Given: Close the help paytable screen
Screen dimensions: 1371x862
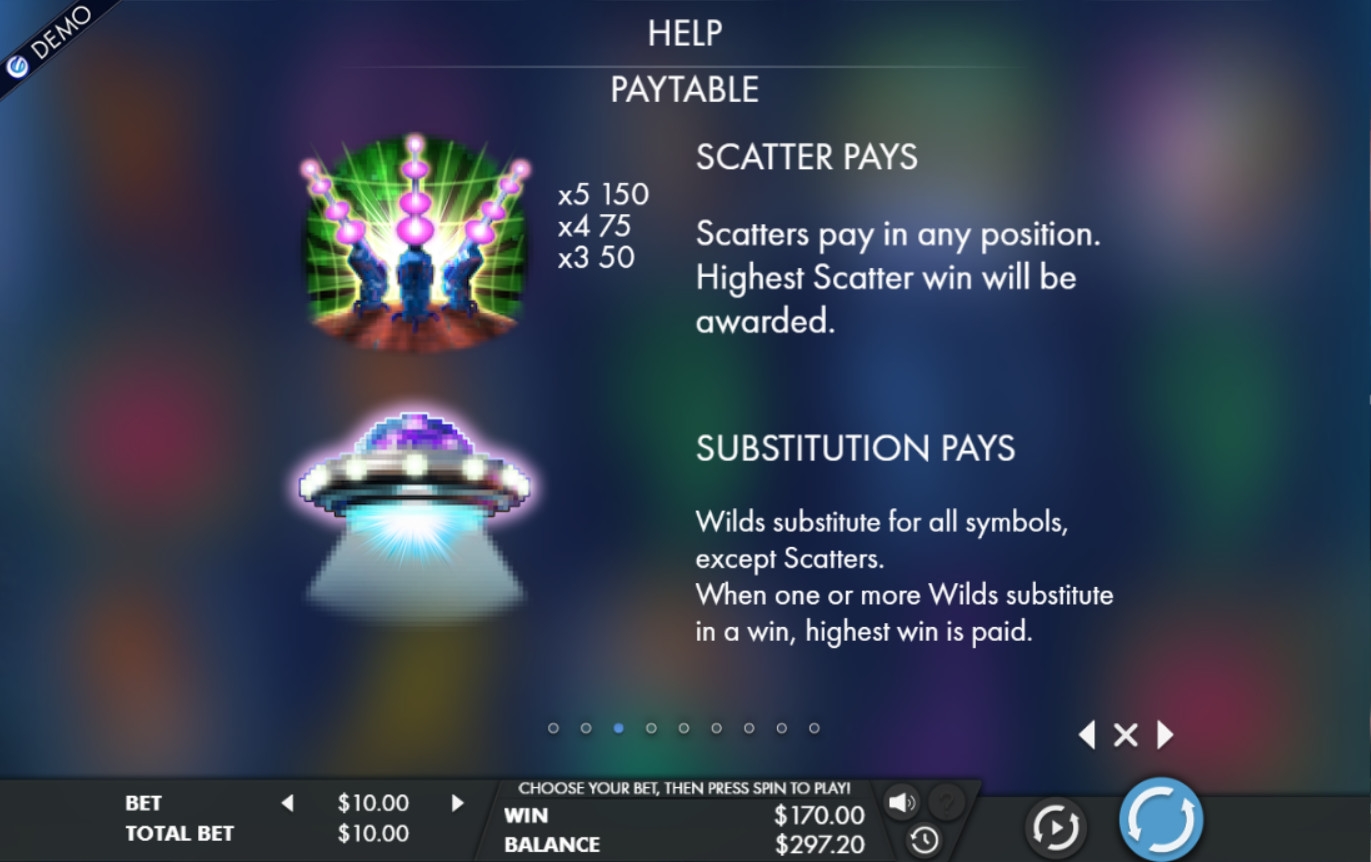Looking at the screenshot, I should point(1125,736).
